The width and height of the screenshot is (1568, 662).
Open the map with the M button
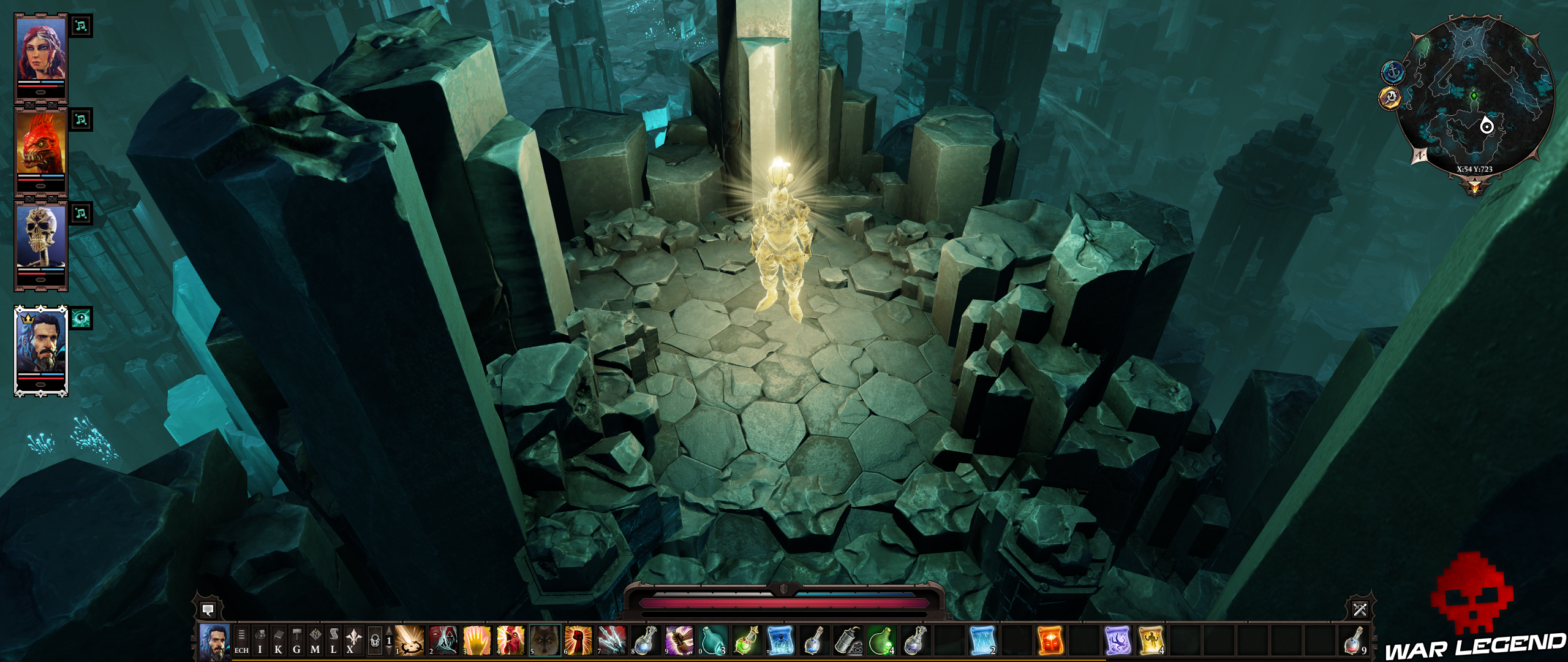[x=315, y=641]
